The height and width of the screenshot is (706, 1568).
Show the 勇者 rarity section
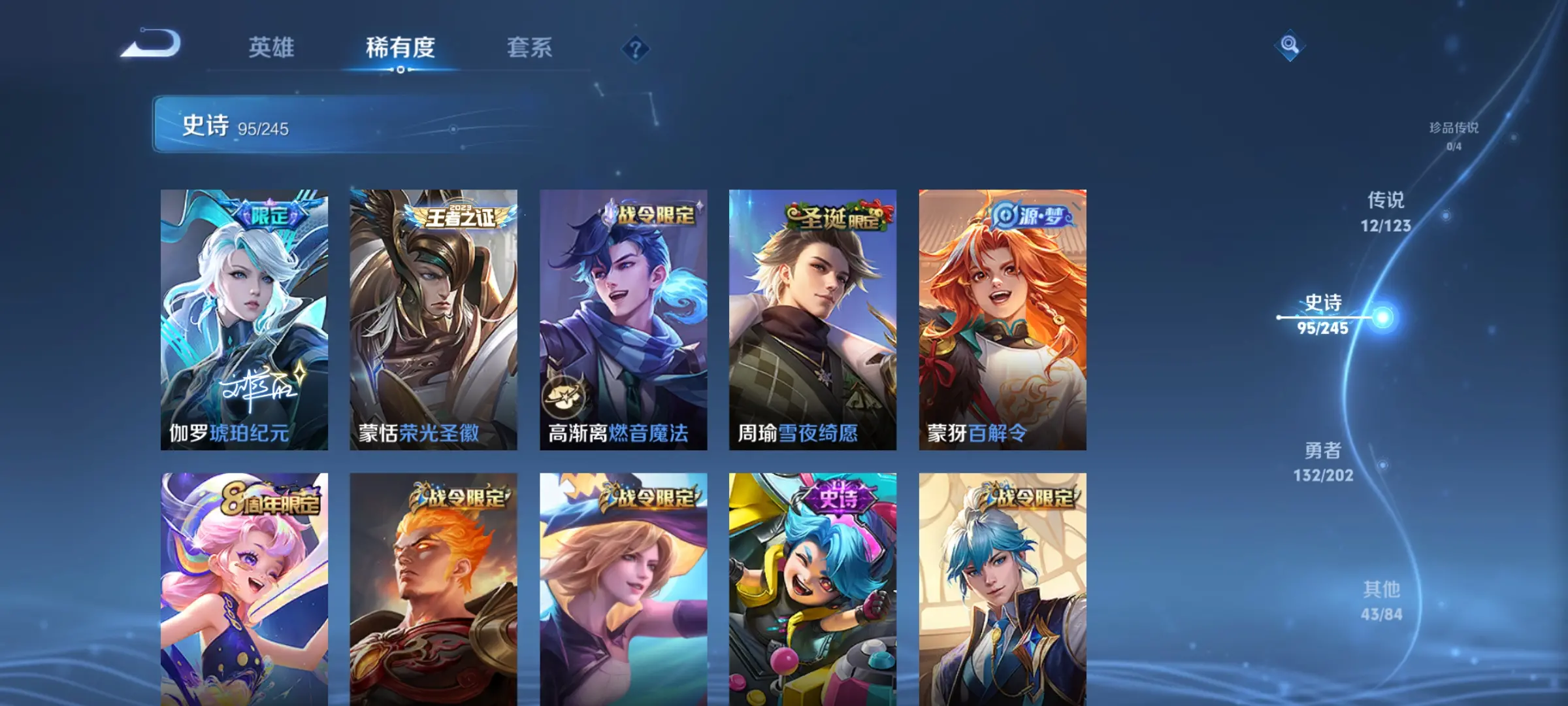coord(1323,462)
